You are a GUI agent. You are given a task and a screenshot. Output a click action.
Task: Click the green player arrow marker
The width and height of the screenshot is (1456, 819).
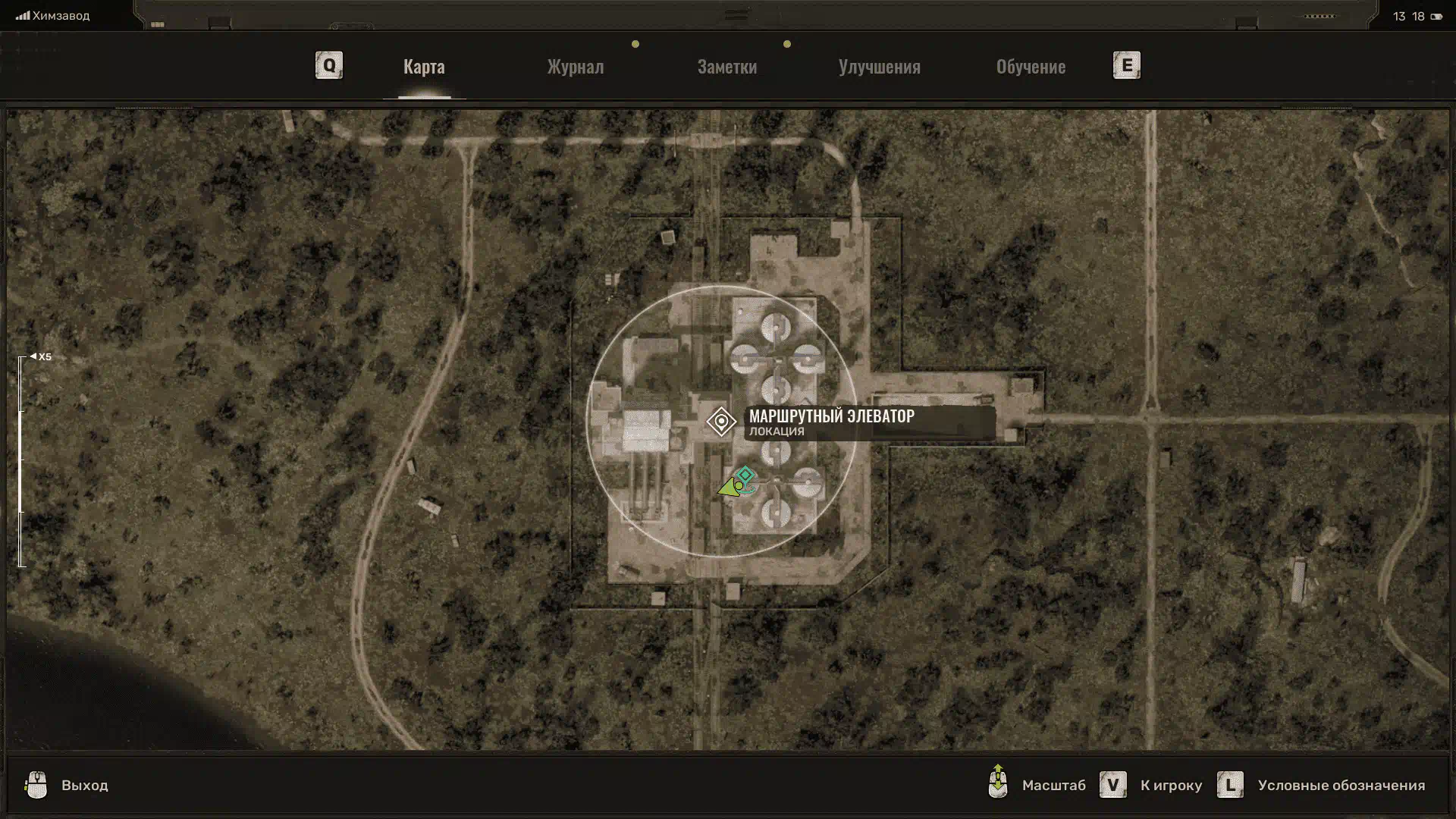pos(729,488)
